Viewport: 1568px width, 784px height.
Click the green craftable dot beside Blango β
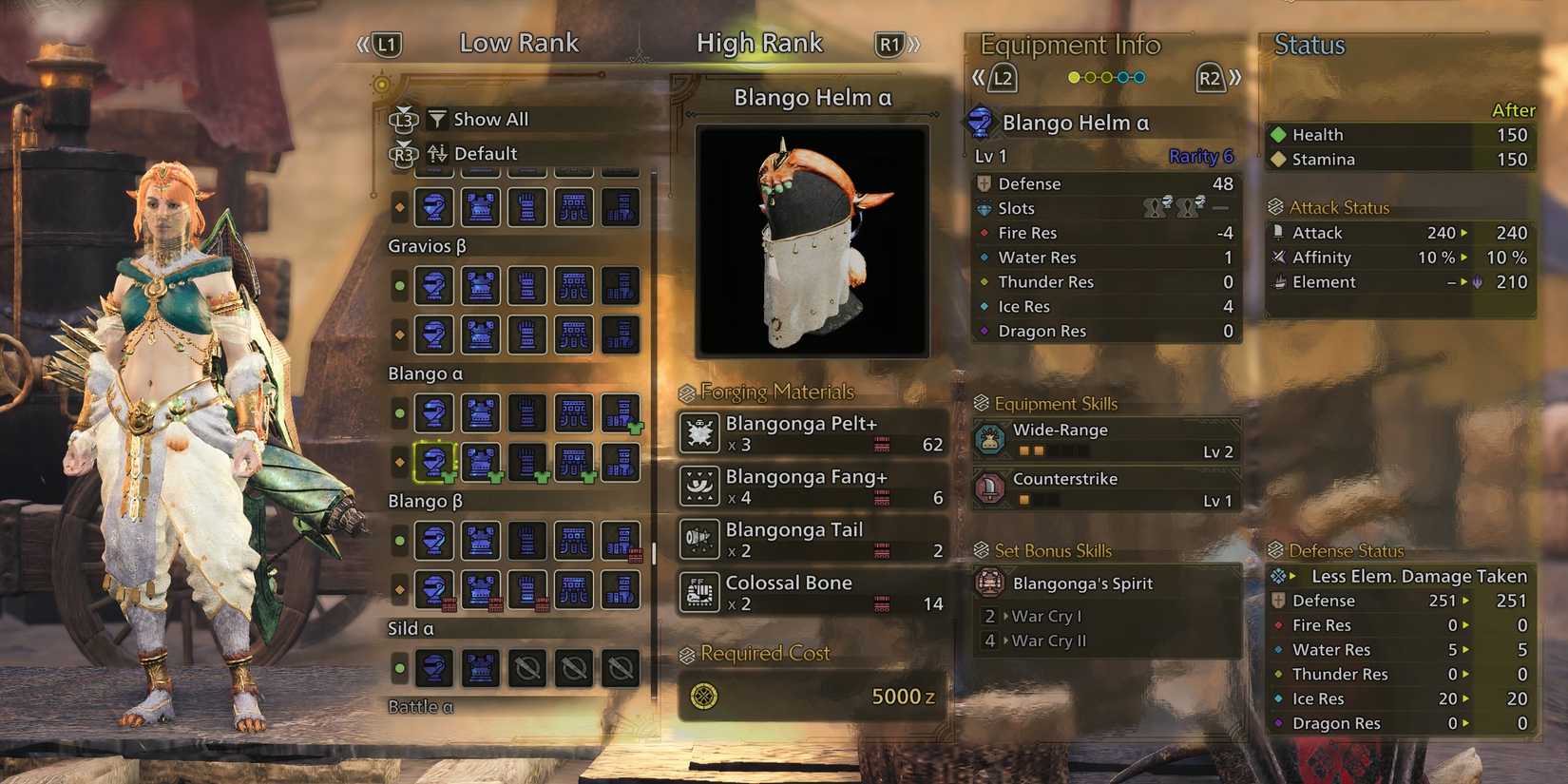[x=400, y=541]
